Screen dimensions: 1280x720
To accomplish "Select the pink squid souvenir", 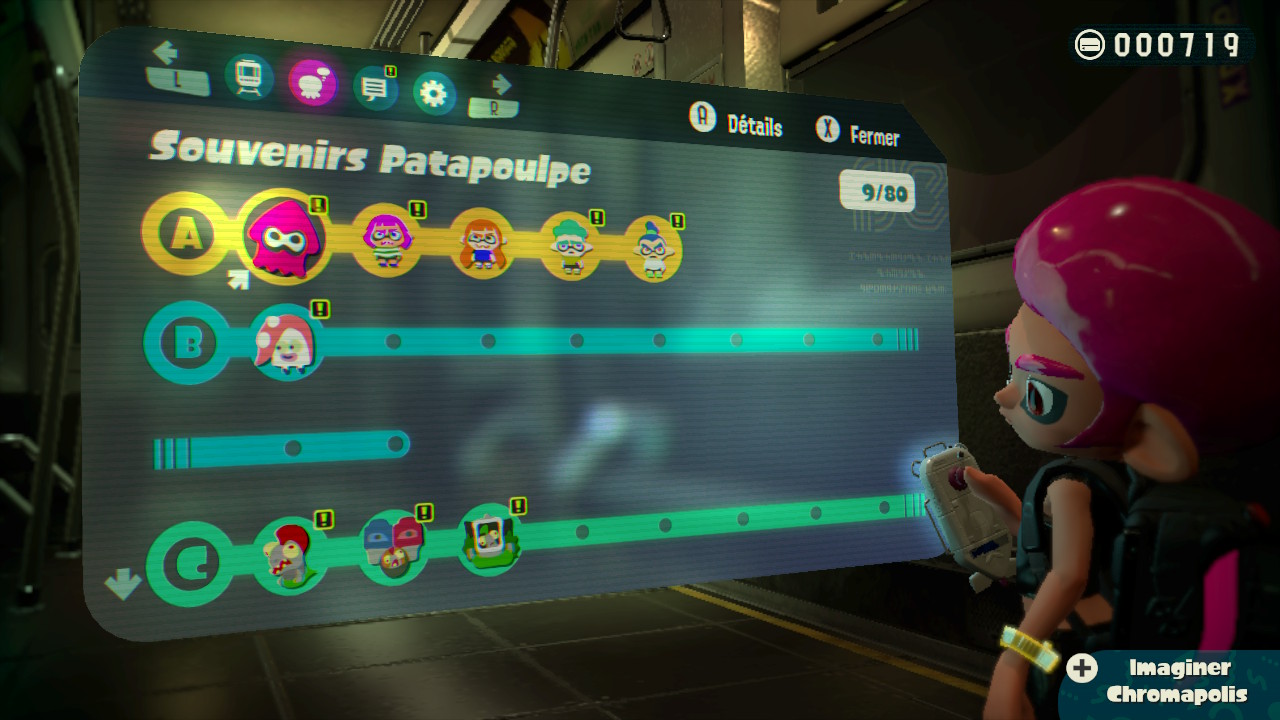I will coord(284,237).
